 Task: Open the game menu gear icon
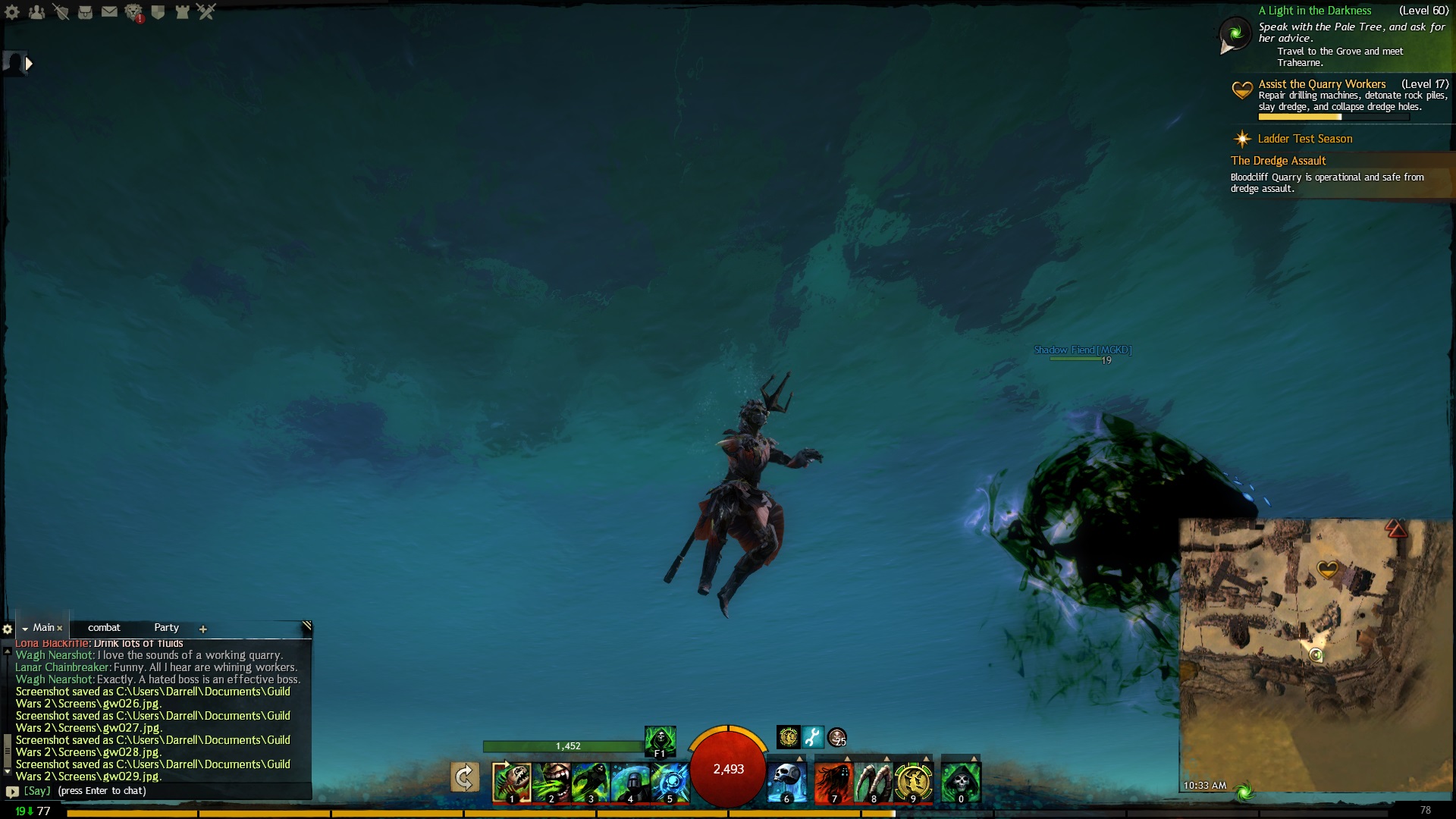[12, 12]
